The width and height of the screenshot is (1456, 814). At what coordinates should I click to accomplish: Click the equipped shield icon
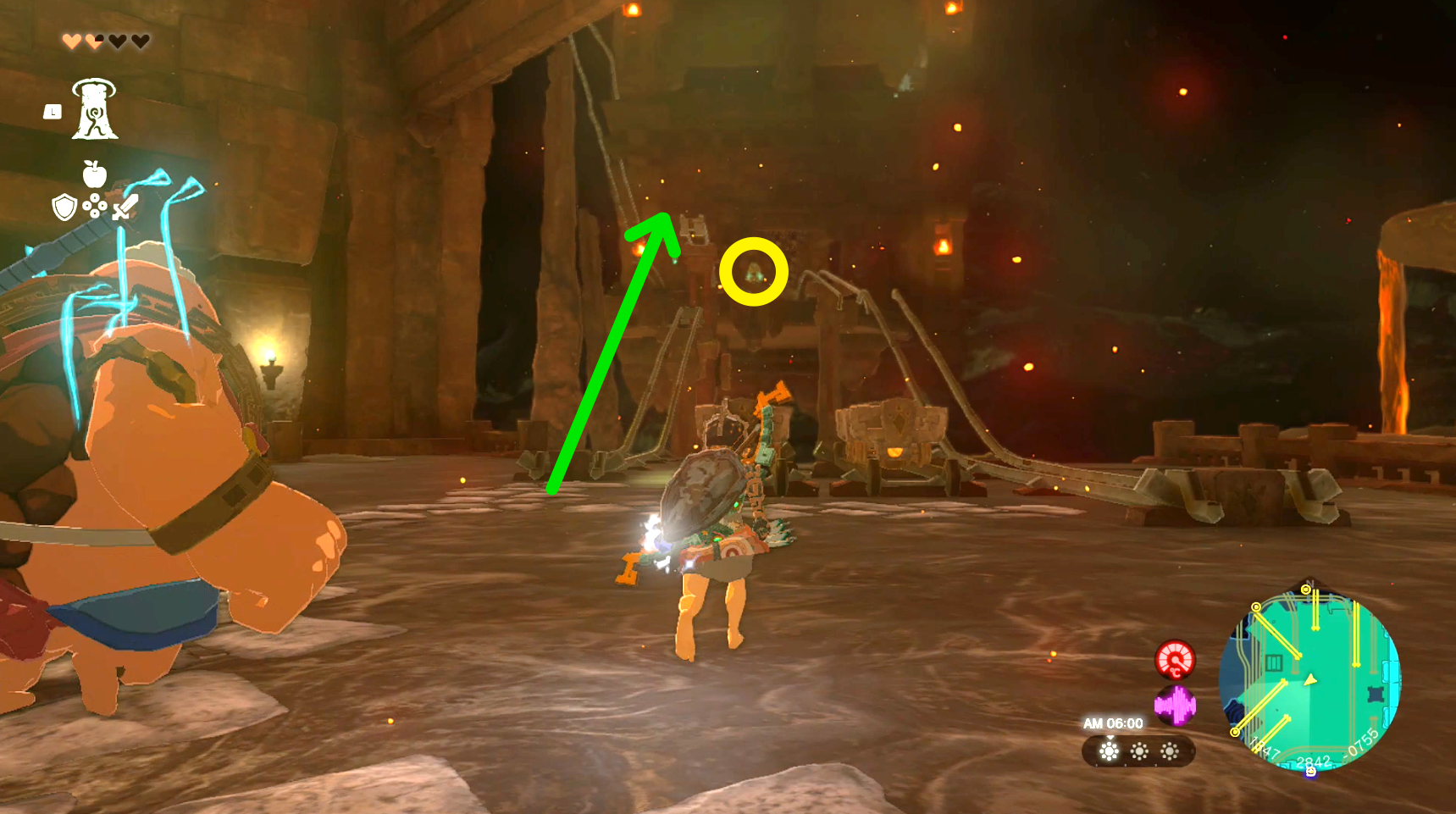64,206
